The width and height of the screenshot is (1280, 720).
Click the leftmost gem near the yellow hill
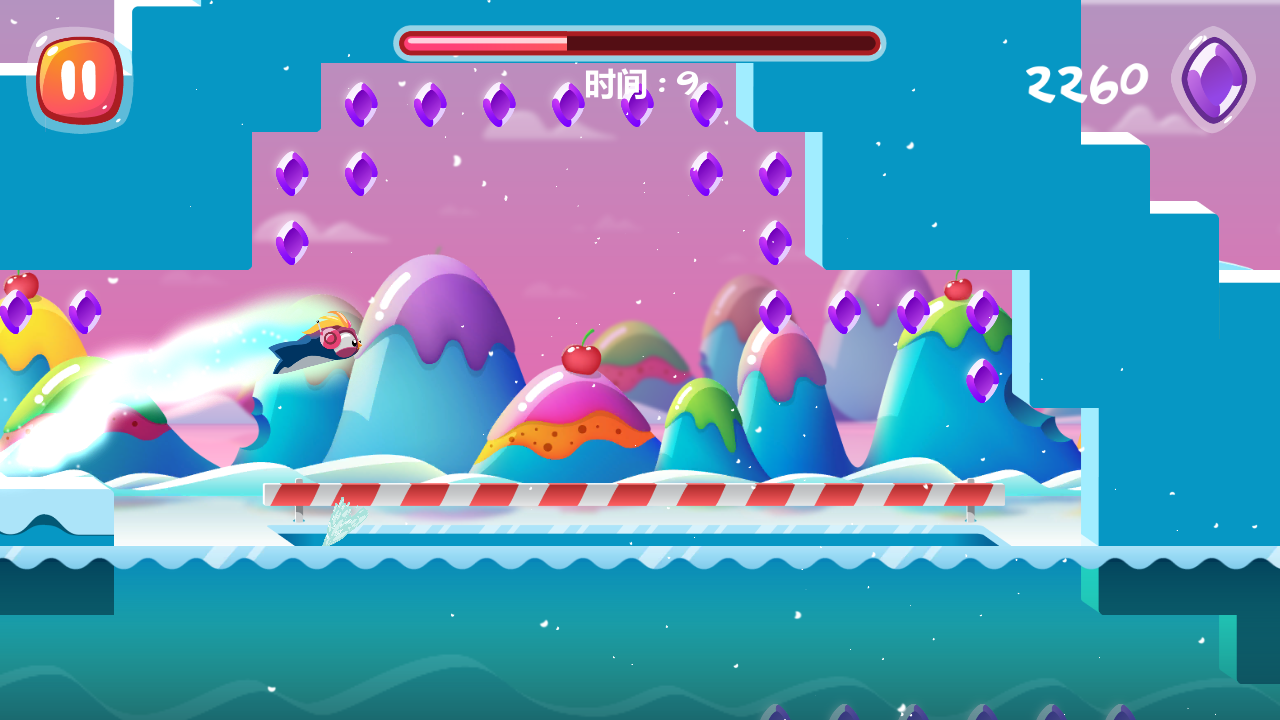coord(16,311)
